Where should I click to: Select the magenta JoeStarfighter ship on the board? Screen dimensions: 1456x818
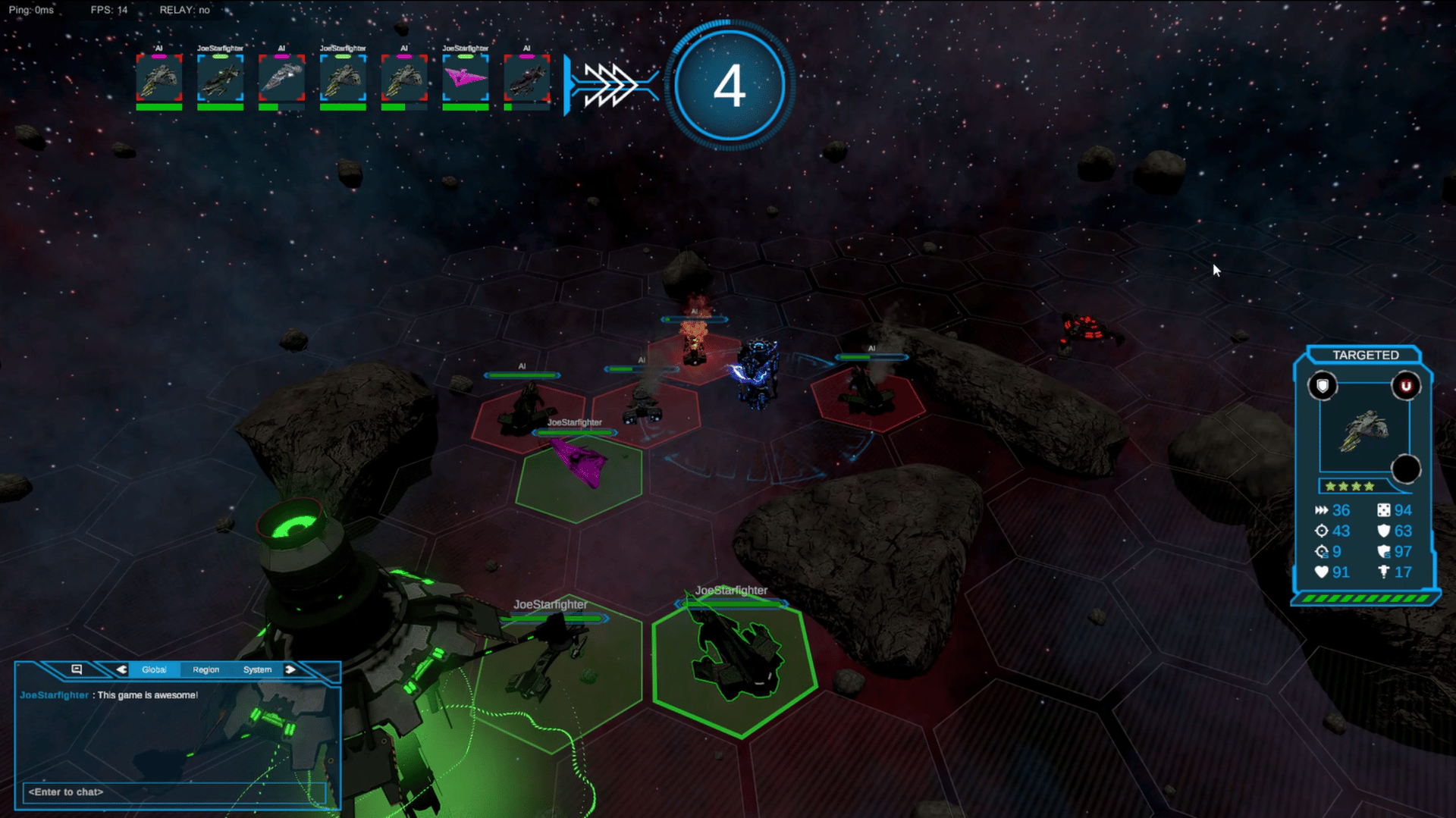579,462
